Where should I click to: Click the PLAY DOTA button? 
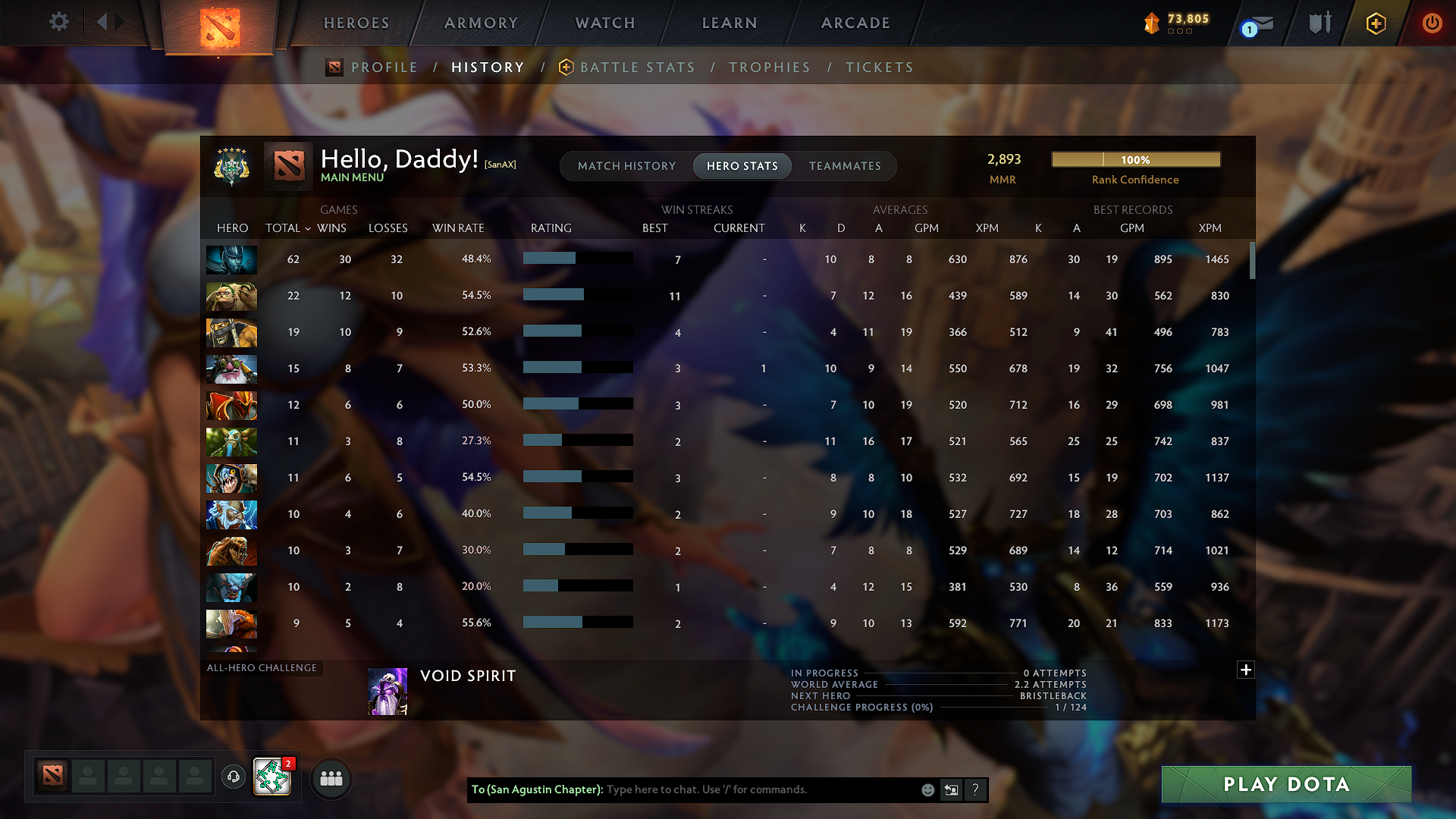(x=1285, y=785)
